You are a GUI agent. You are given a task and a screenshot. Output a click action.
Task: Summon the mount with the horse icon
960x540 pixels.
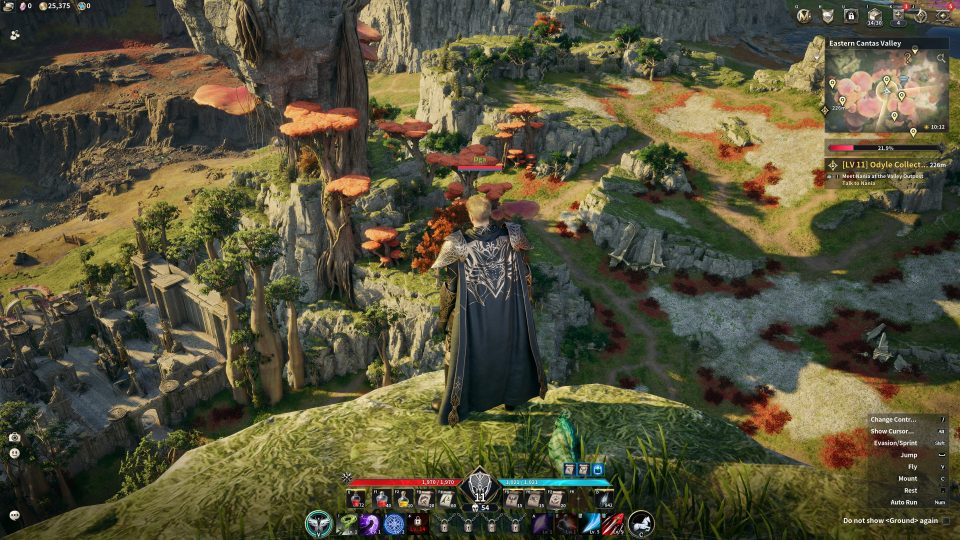[x=641, y=523]
